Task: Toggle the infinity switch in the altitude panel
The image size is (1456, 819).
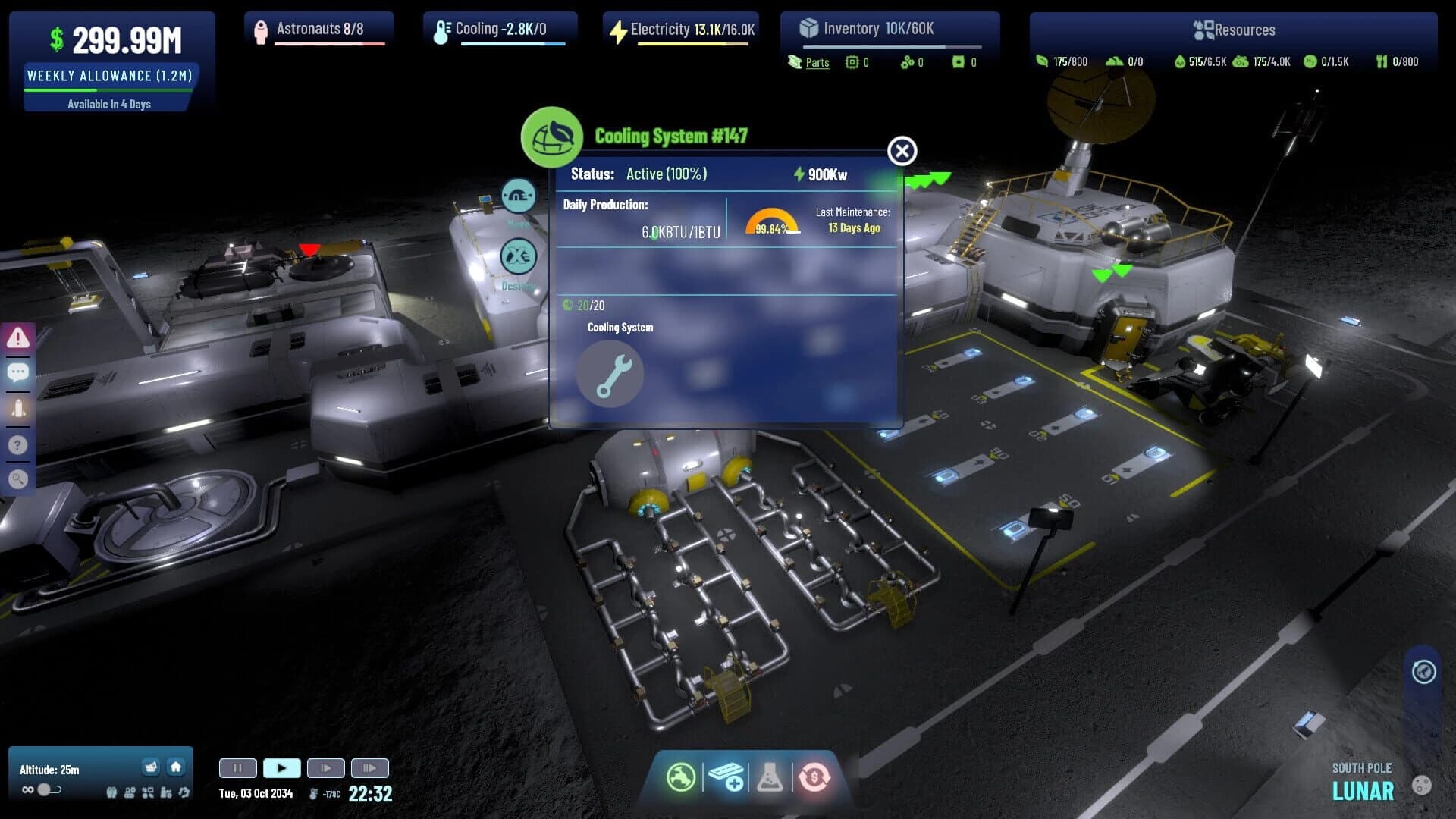Action: point(44,789)
